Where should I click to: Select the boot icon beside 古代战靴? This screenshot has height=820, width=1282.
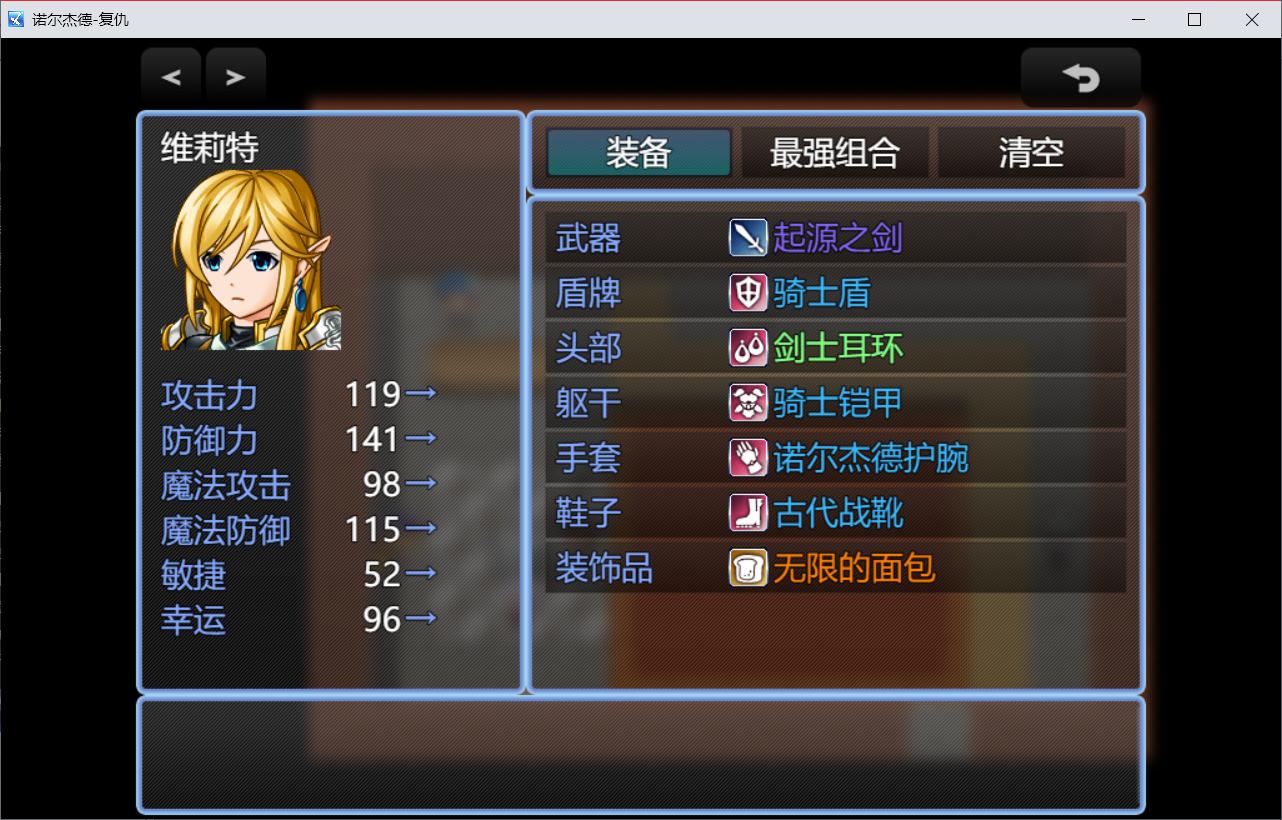748,513
